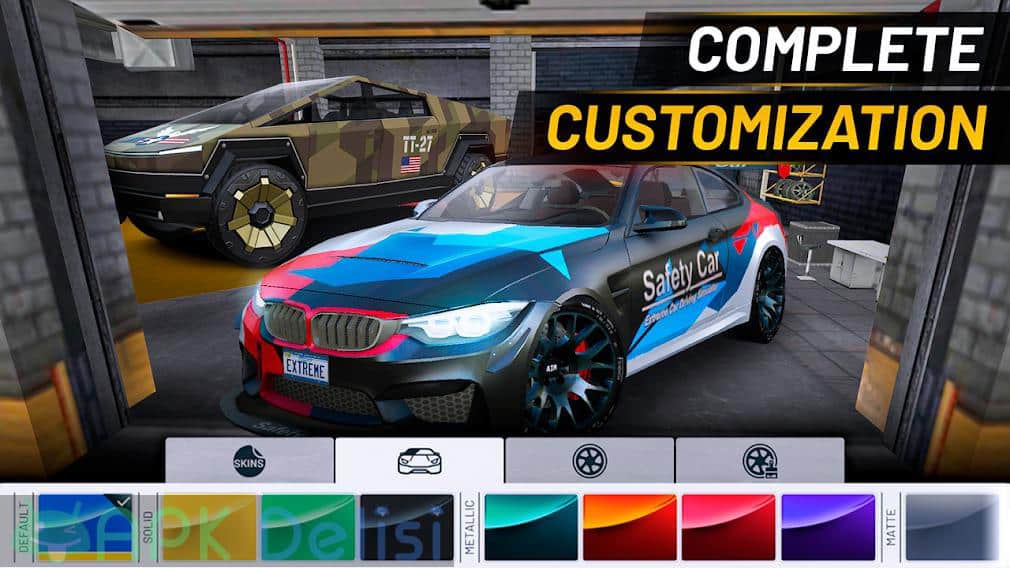Open the Skins tab

pos(248,460)
